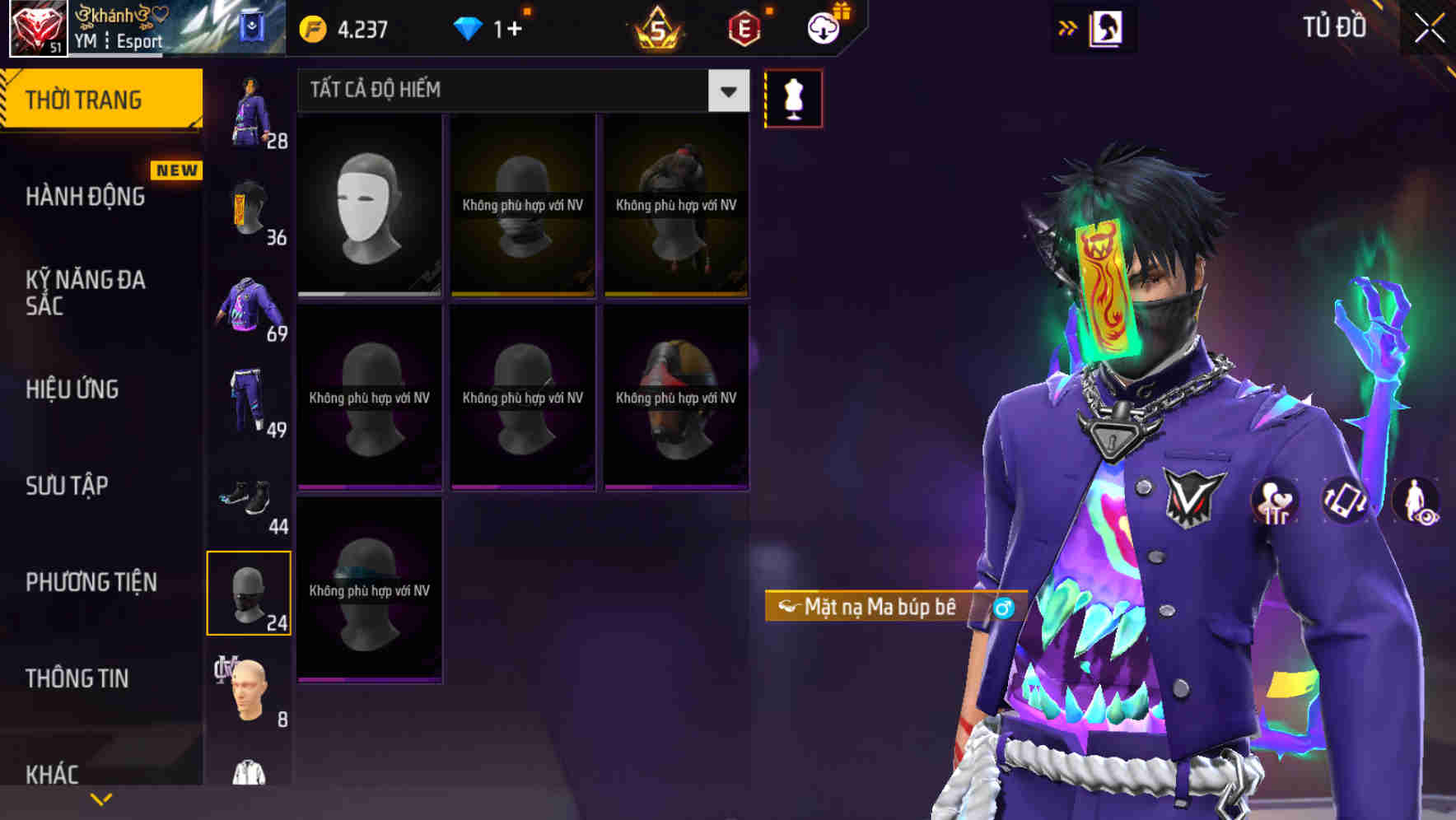Viewport: 1456px width, 820px height.
Task: Click the male gender symbol on the item label
Action: click(x=1001, y=608)
